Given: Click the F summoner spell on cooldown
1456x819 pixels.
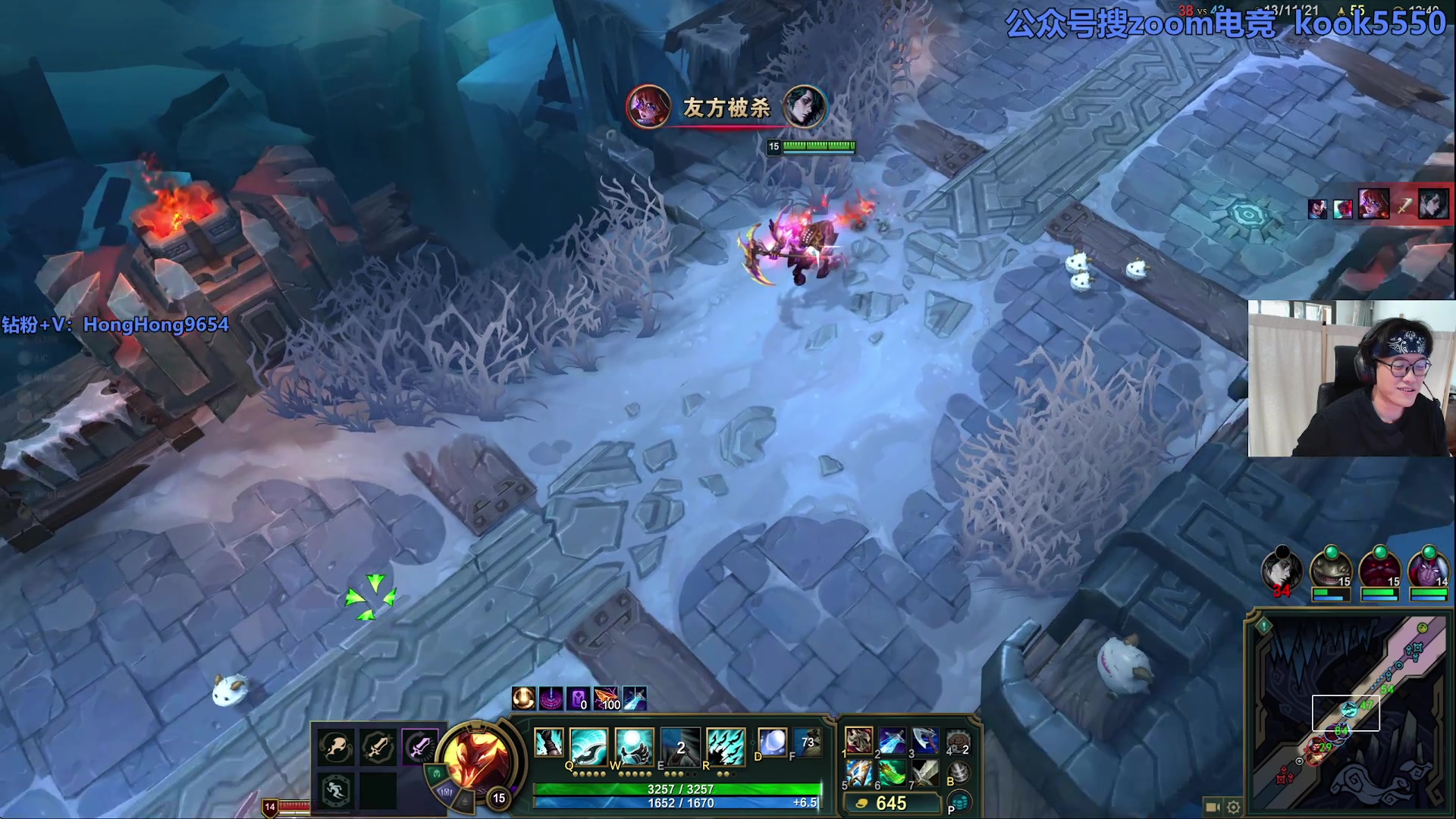Looking at the screenshot, I should pyautogui.click(x=807, y=742).
